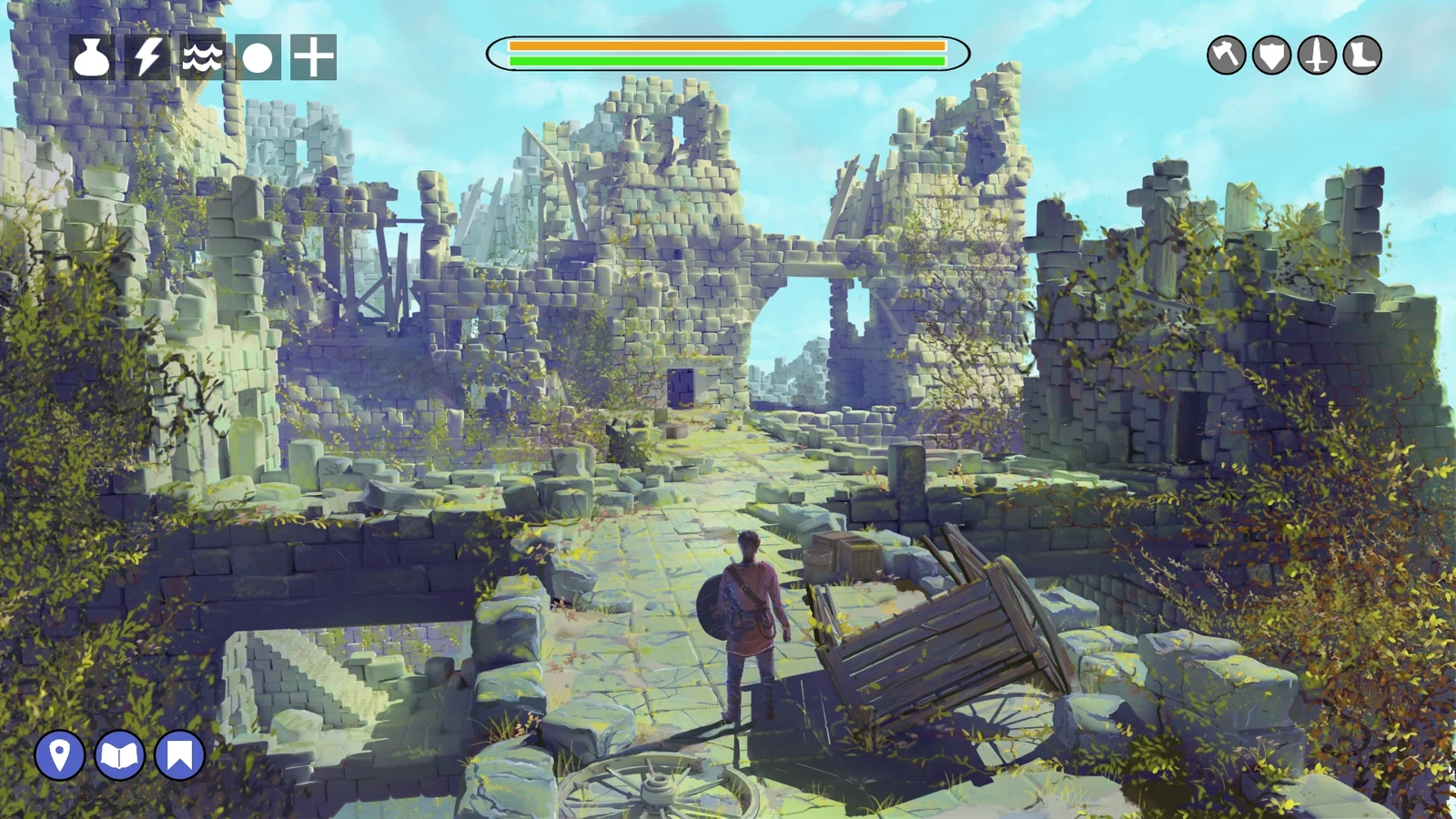Image resolution: width=1456 pixels, height=819 pixels.
Task: Click the boot equipment slot
Action: coord(1362,56)
